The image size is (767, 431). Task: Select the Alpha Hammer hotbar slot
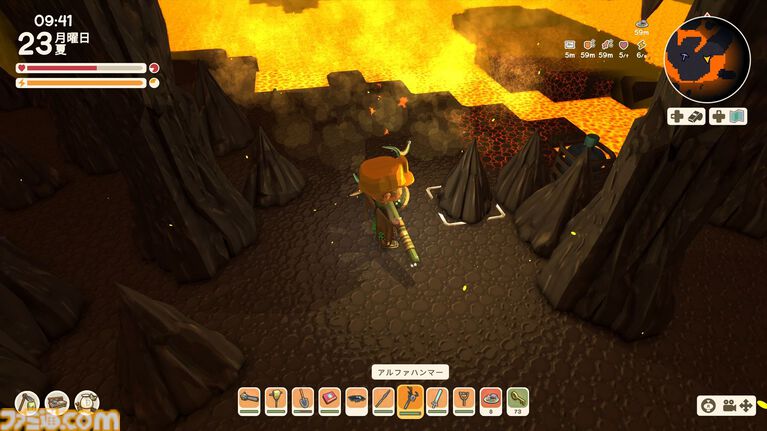pyautogui.click(x=410, y=401)
